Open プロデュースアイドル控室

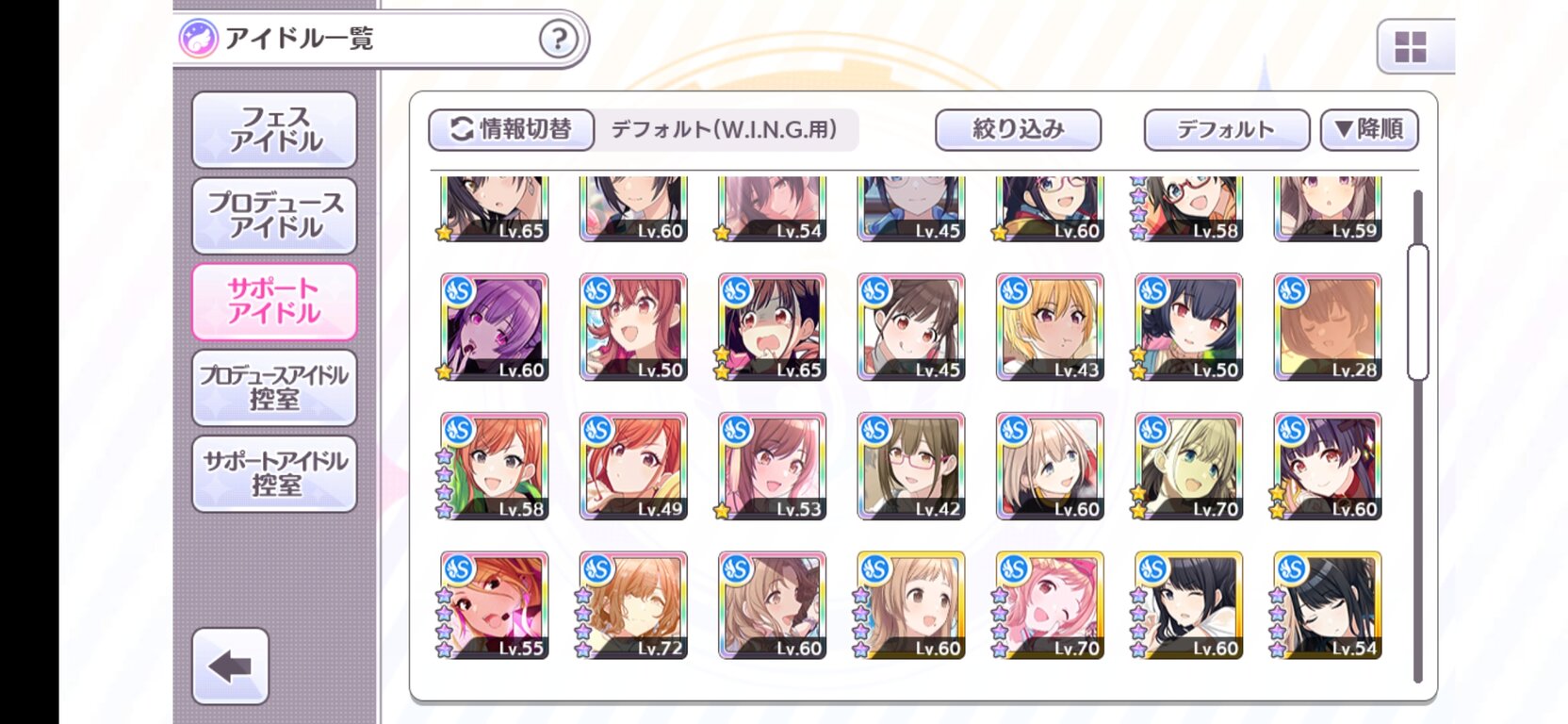(x=274, y=387)
